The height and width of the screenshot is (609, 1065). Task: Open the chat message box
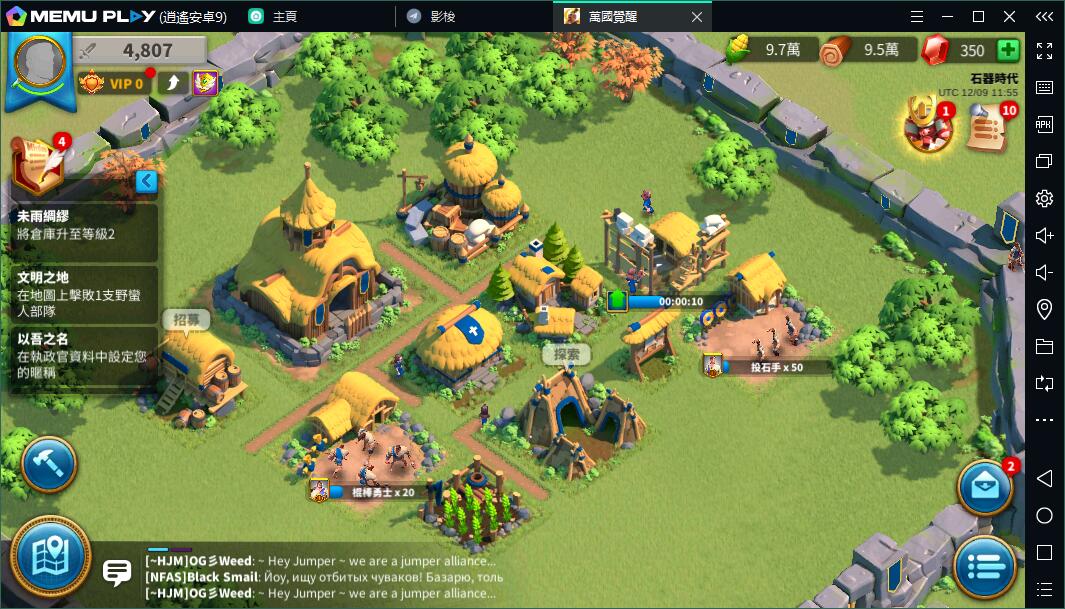[x=117, y=573]
